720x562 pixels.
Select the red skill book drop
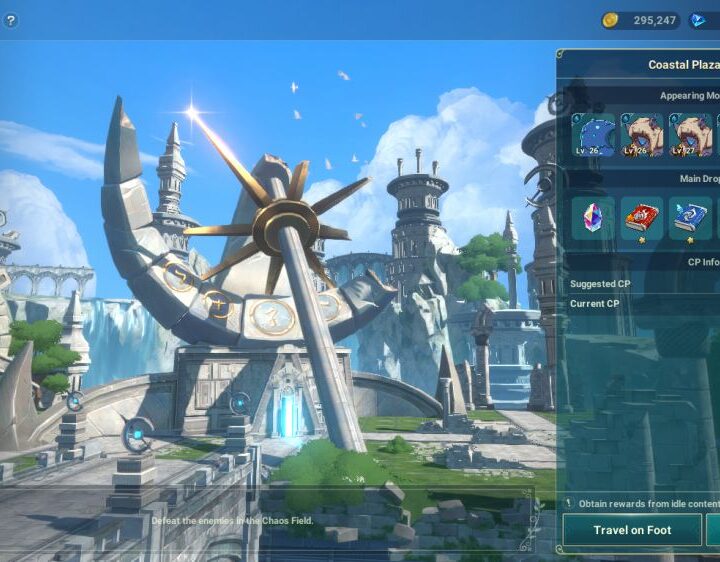(x=642, y=218)
